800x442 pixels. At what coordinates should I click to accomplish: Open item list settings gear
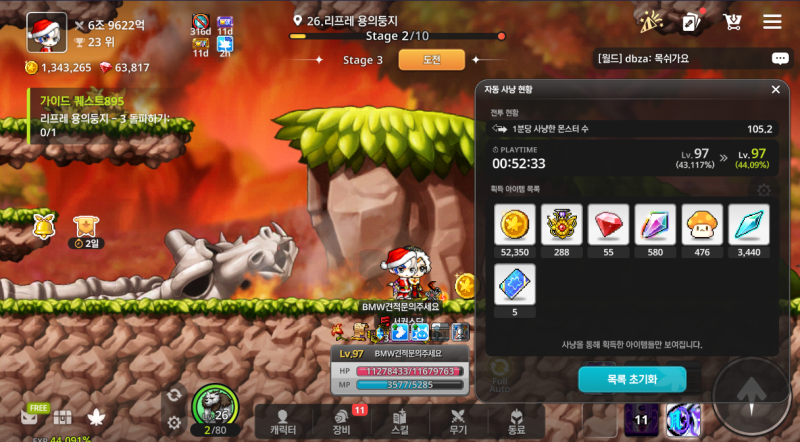click(764, 190)
